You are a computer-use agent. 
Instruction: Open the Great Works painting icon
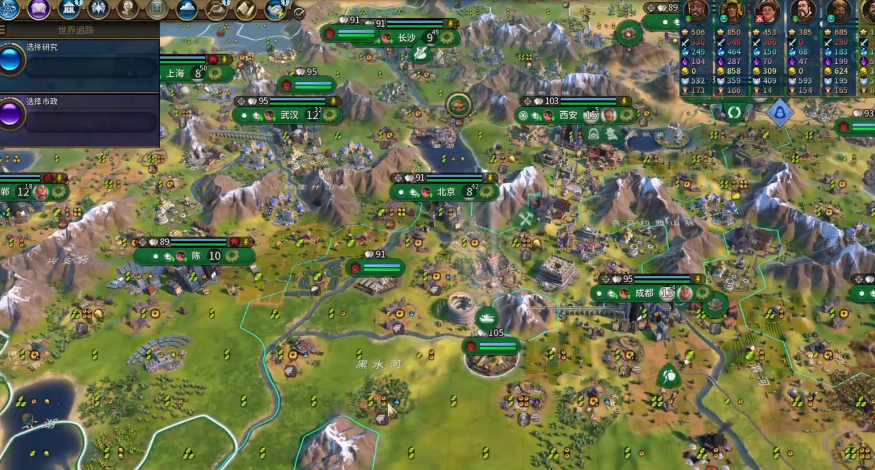tap(158, 9)
